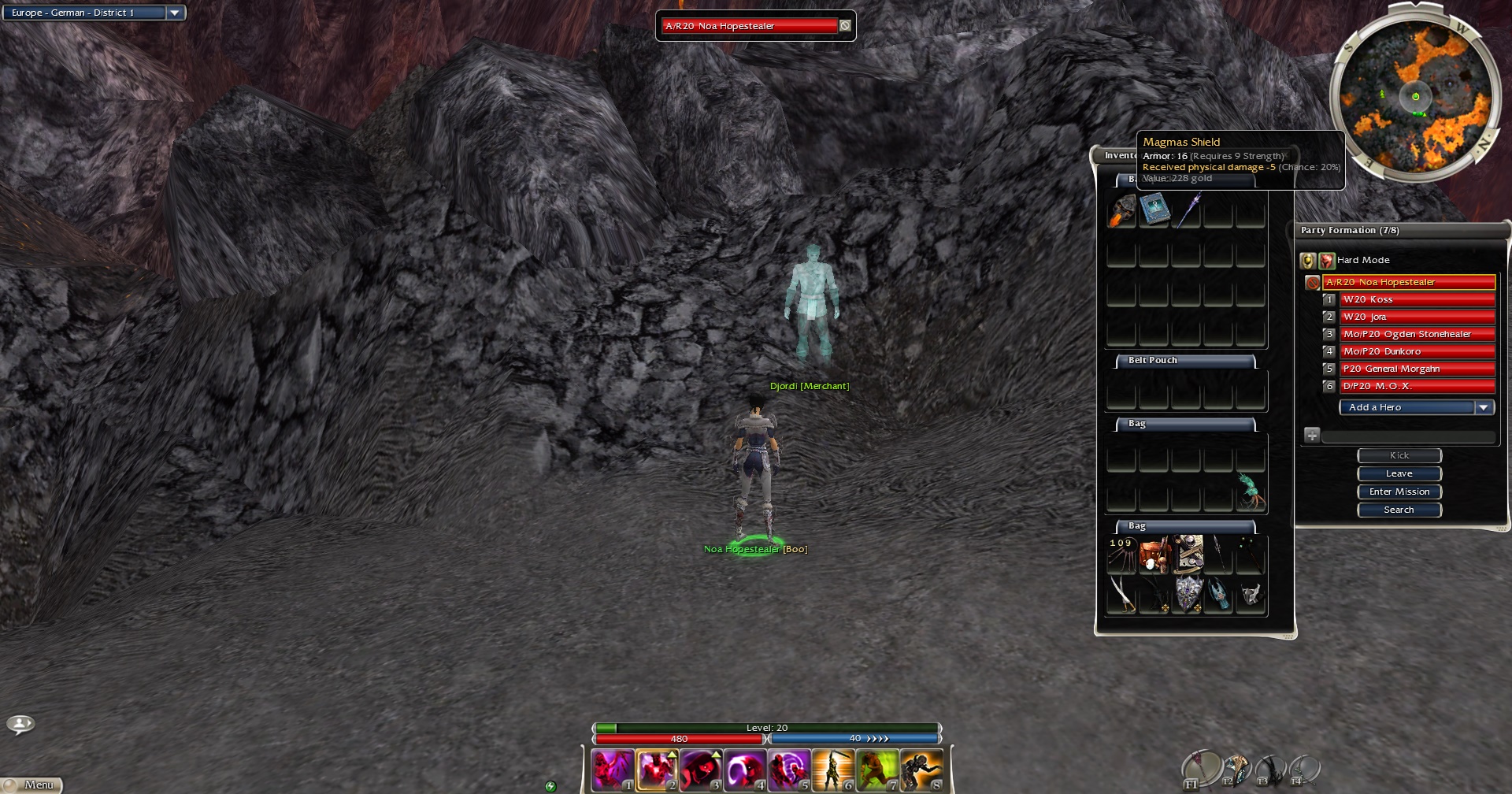Expand the Add a Hero dropdown
Image resolution: width=1512 pixels, height=794 pixels.
tap(1484, 407)
